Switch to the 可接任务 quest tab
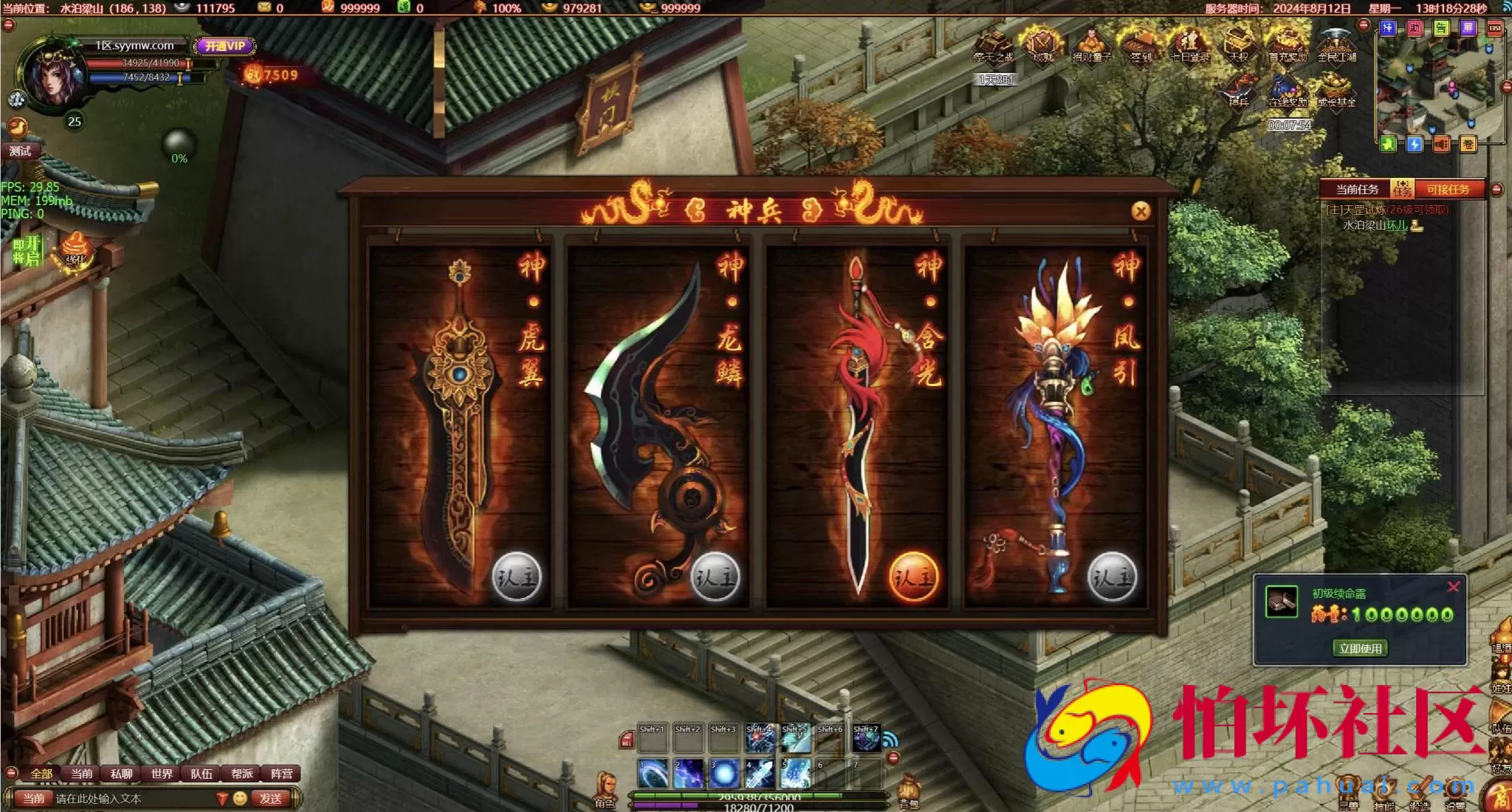This screenshot has width=1512, height=812. (x=1449, y=189)
